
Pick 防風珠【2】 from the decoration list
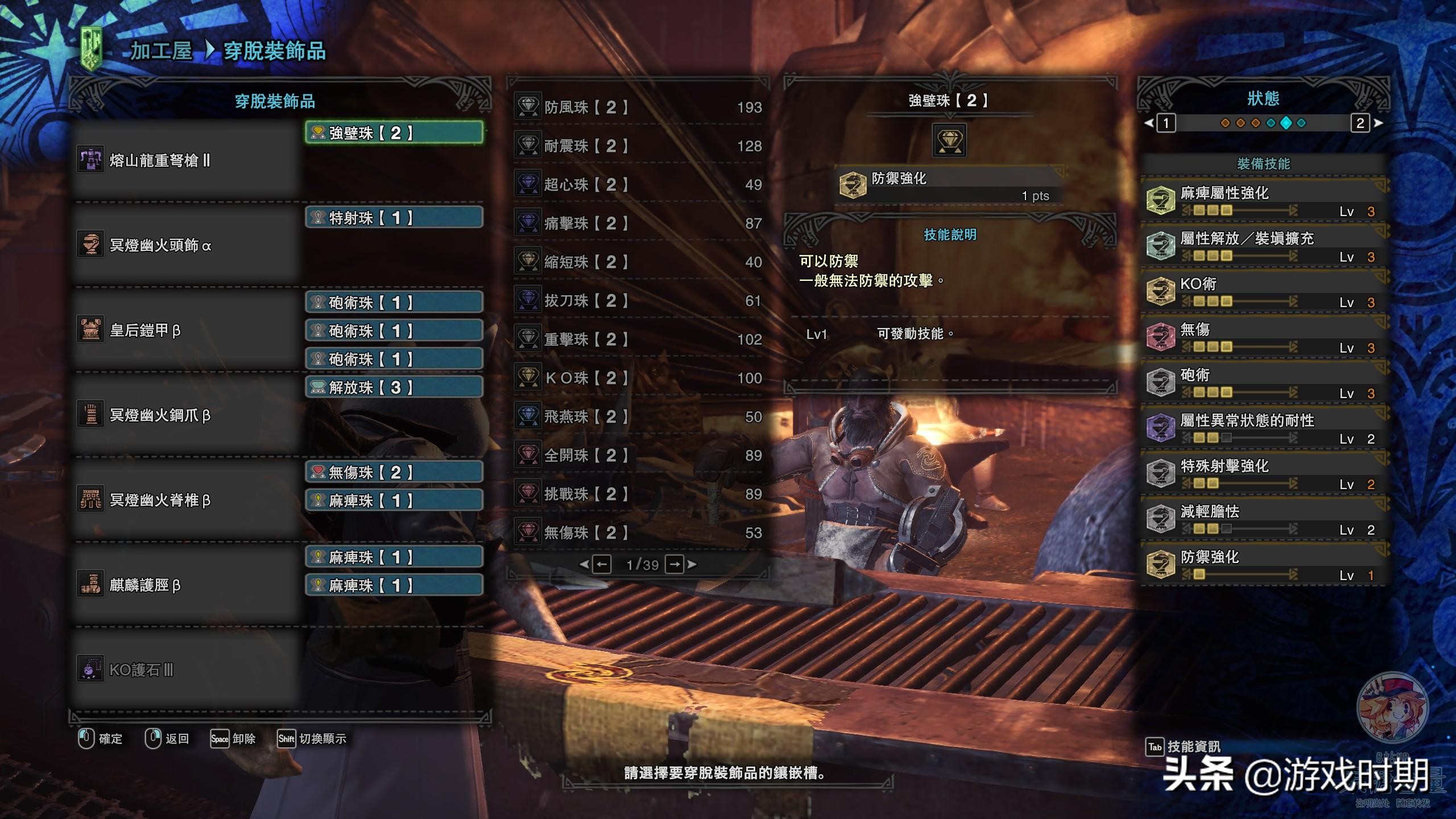pyautogui.click(x=638, y=107)
